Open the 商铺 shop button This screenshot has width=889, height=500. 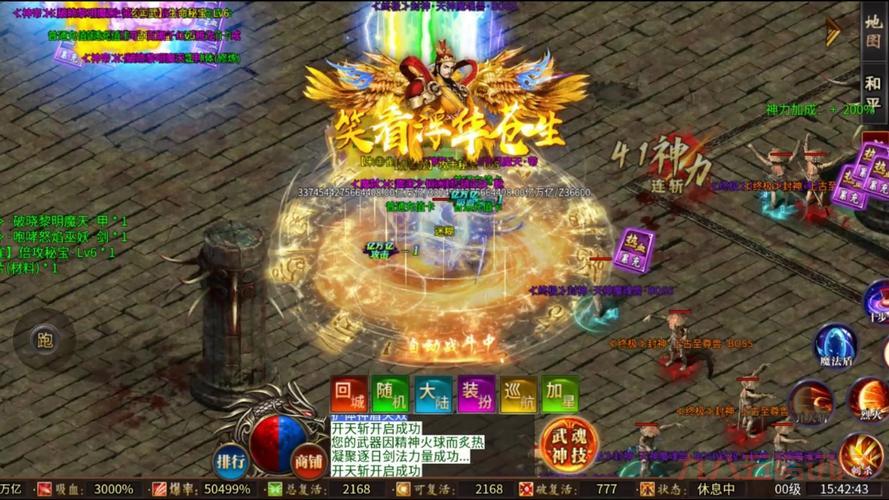coord(308,461)
